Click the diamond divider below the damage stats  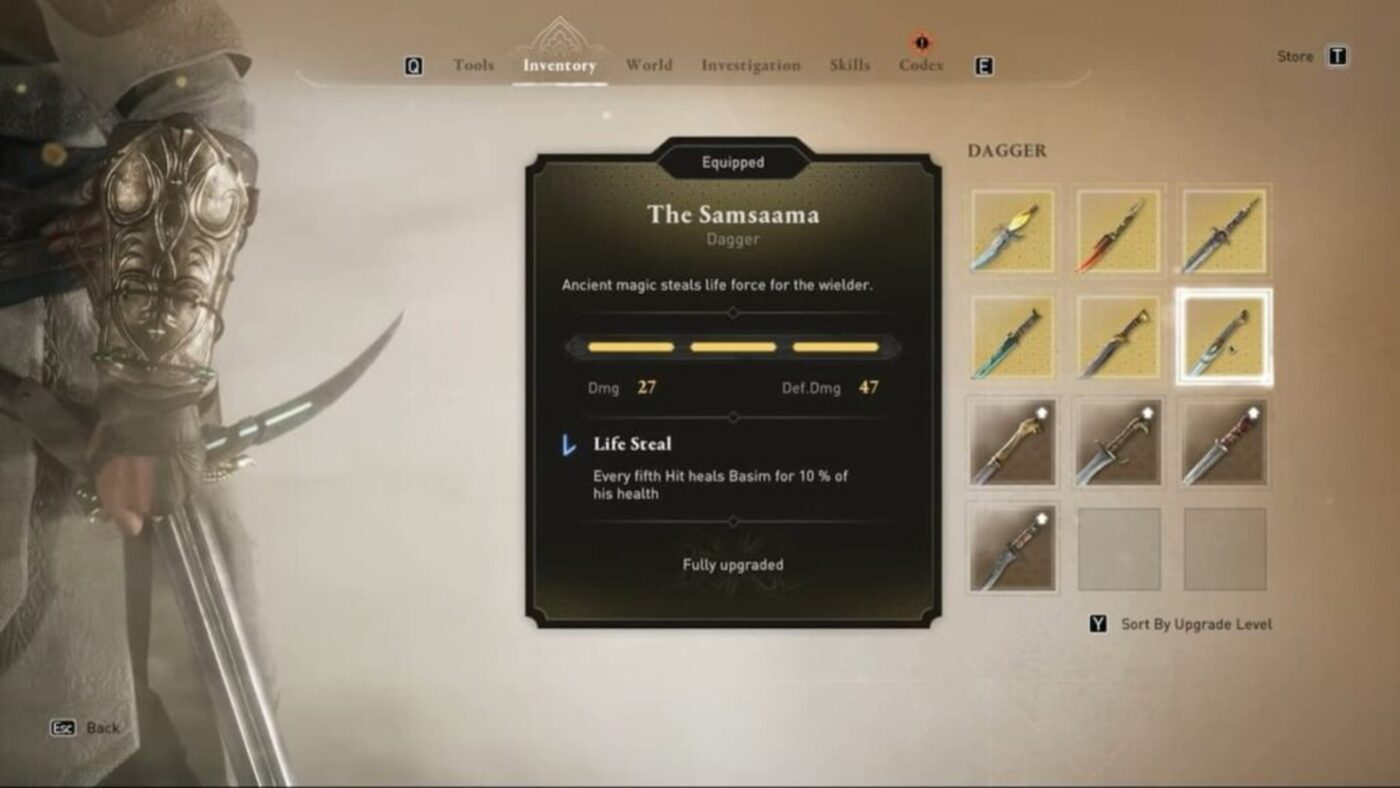(733, 415)
